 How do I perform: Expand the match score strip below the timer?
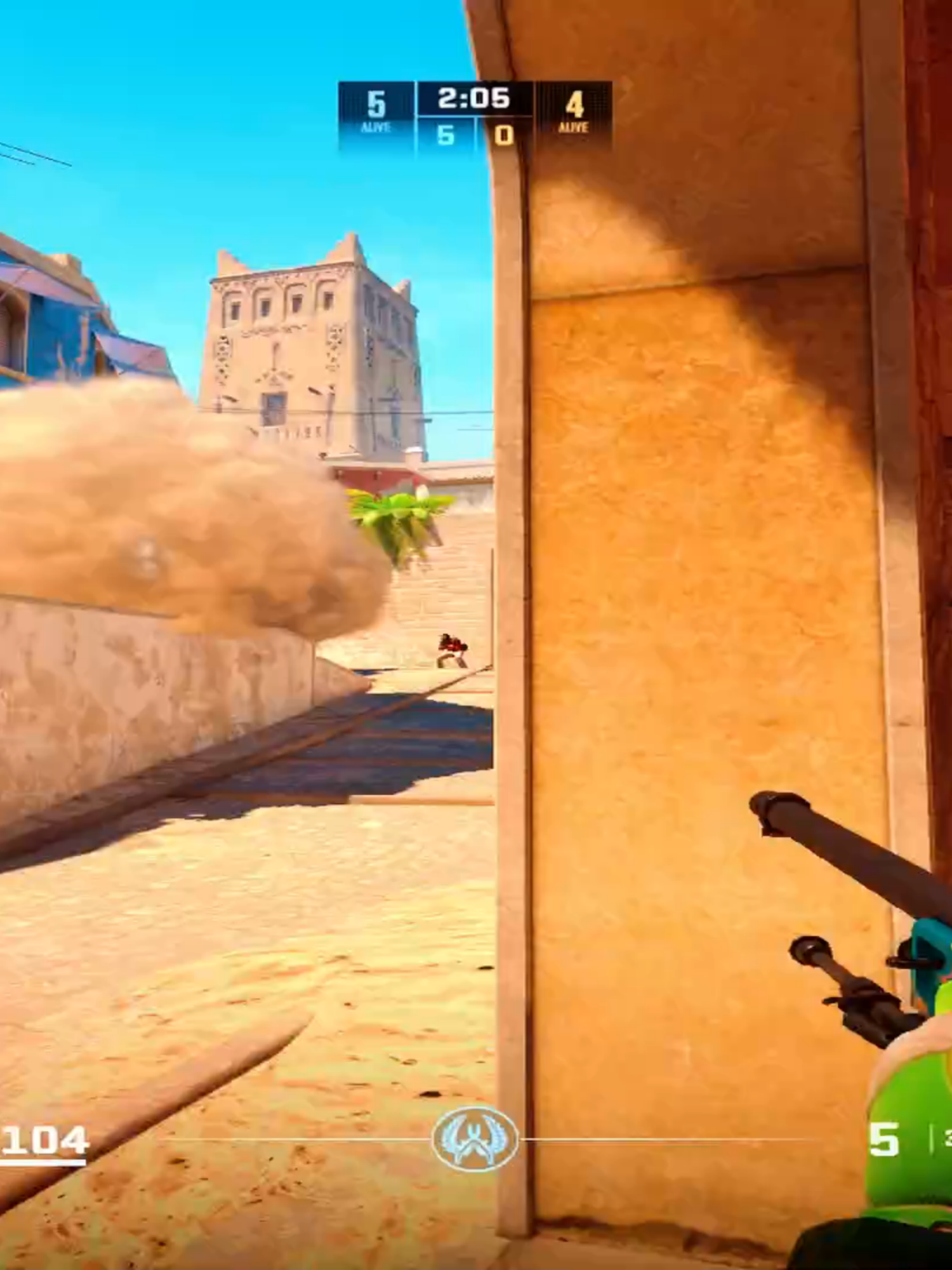click(x=475, y=135)
